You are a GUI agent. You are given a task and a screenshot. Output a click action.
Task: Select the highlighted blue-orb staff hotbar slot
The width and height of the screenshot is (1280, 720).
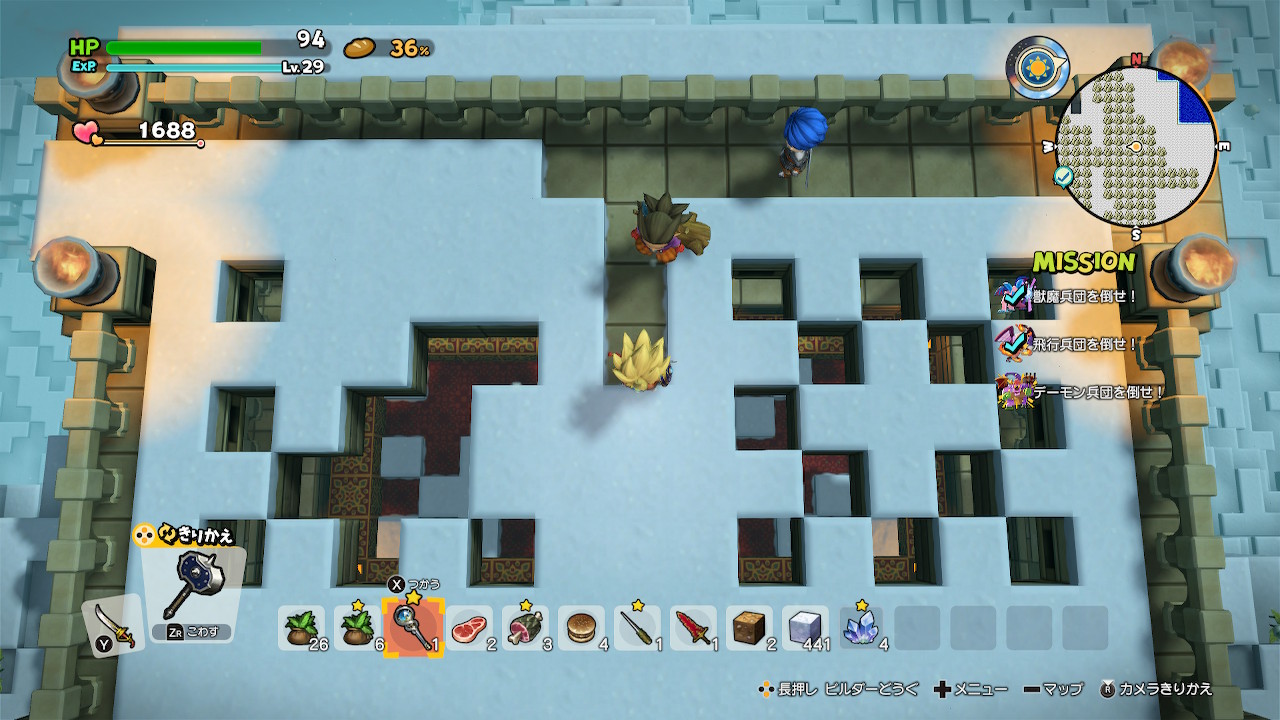pos(413,628)
